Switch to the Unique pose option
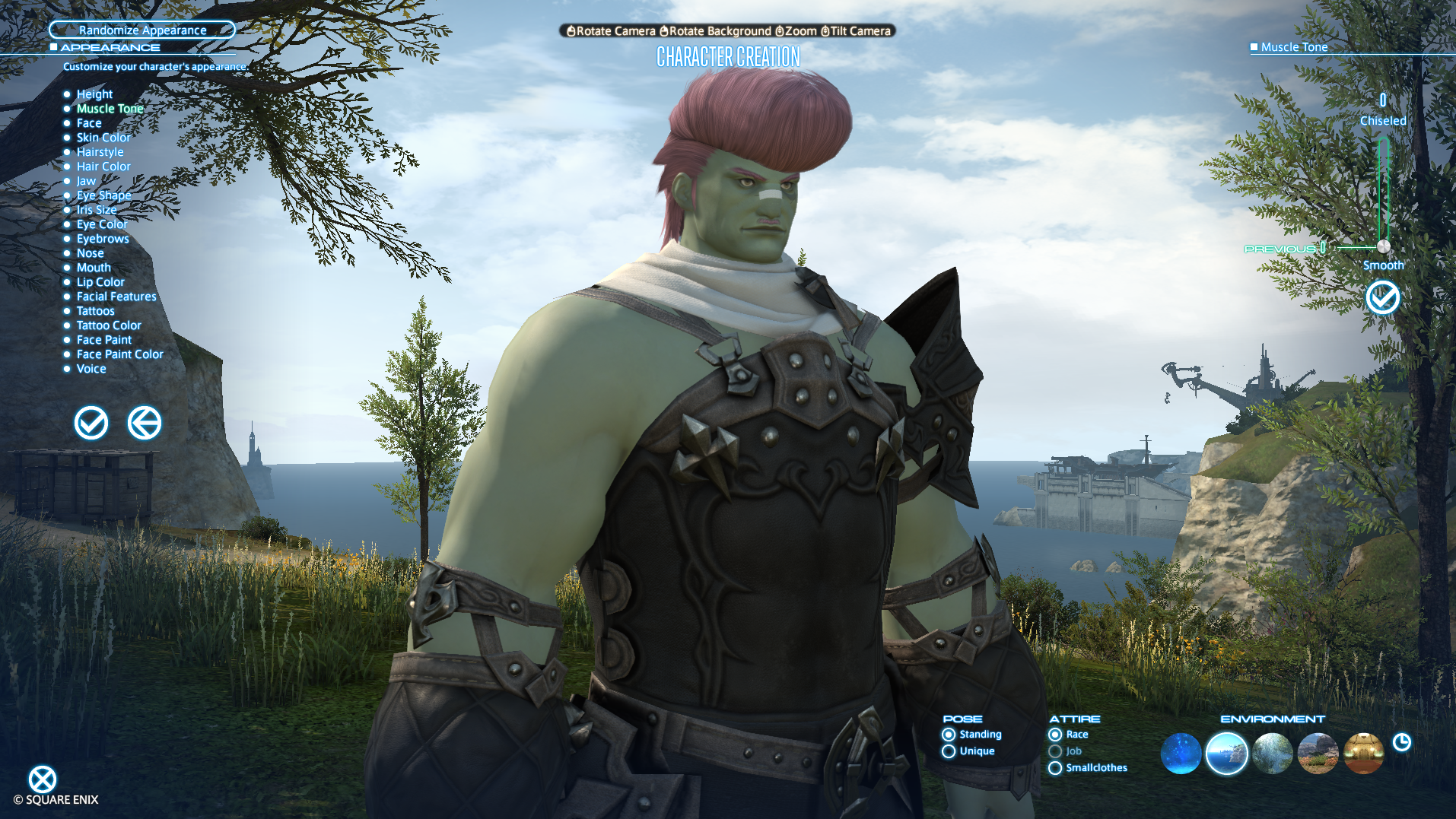 949,751
